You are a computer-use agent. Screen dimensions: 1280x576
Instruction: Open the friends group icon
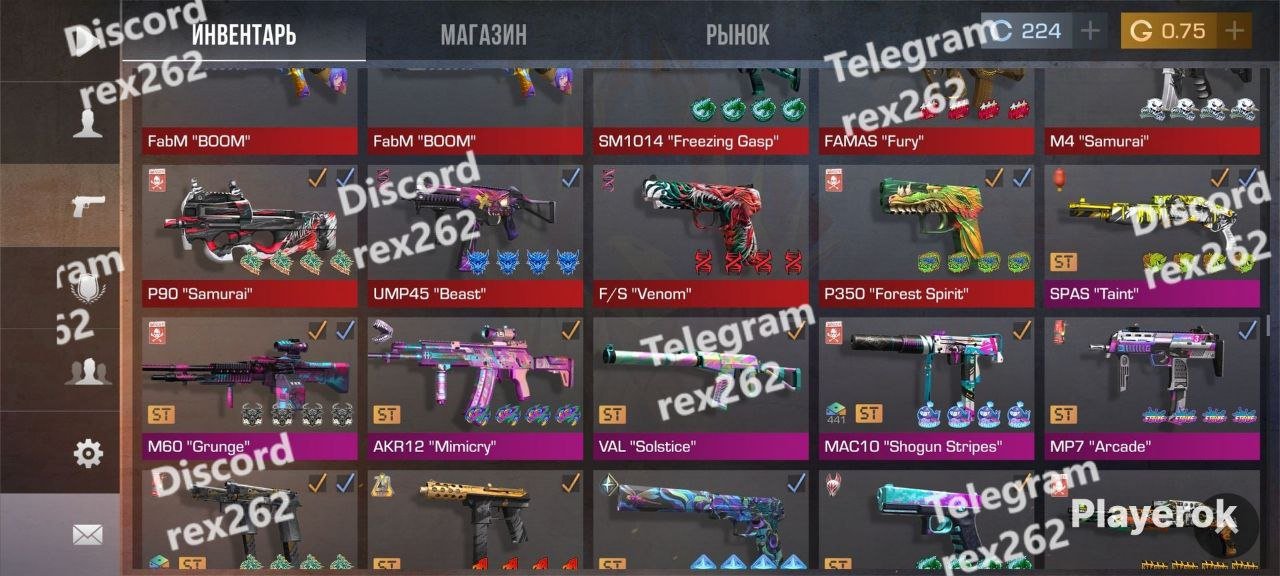(88, 371)
